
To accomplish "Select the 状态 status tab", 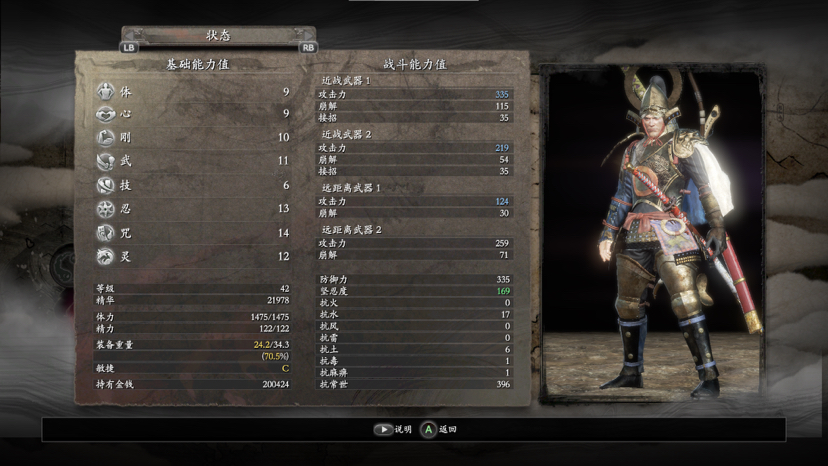I will pyautogui.click(x=218, y=34).
